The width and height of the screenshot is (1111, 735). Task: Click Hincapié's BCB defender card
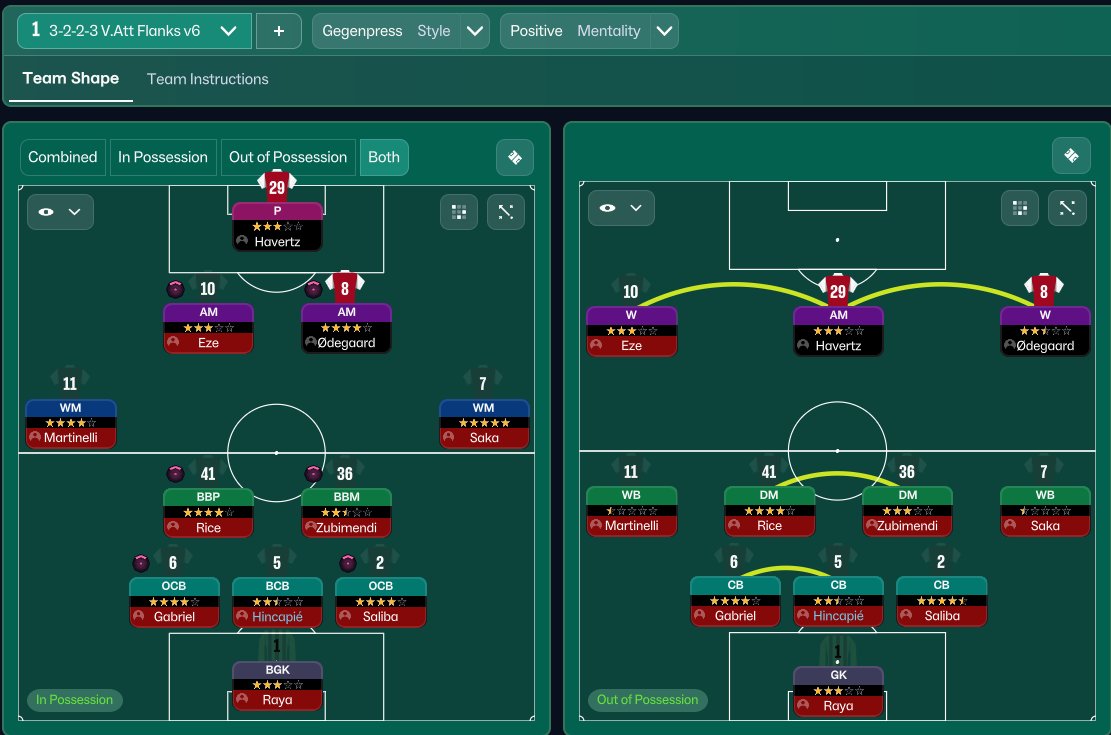[277, 601]
